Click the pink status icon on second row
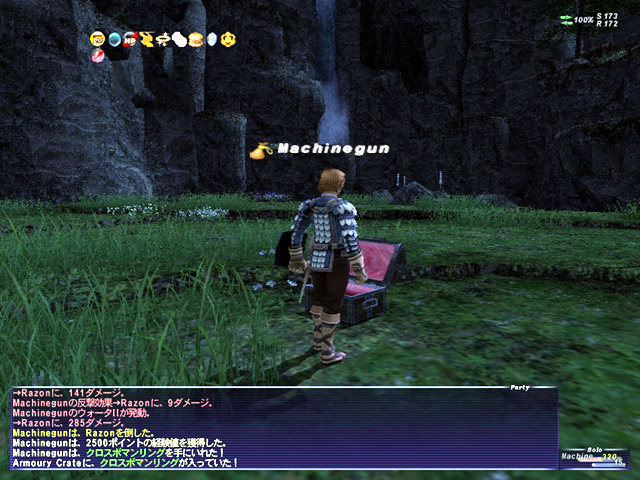640x480 pixels. pyautogui.click(x=97, y=56)
